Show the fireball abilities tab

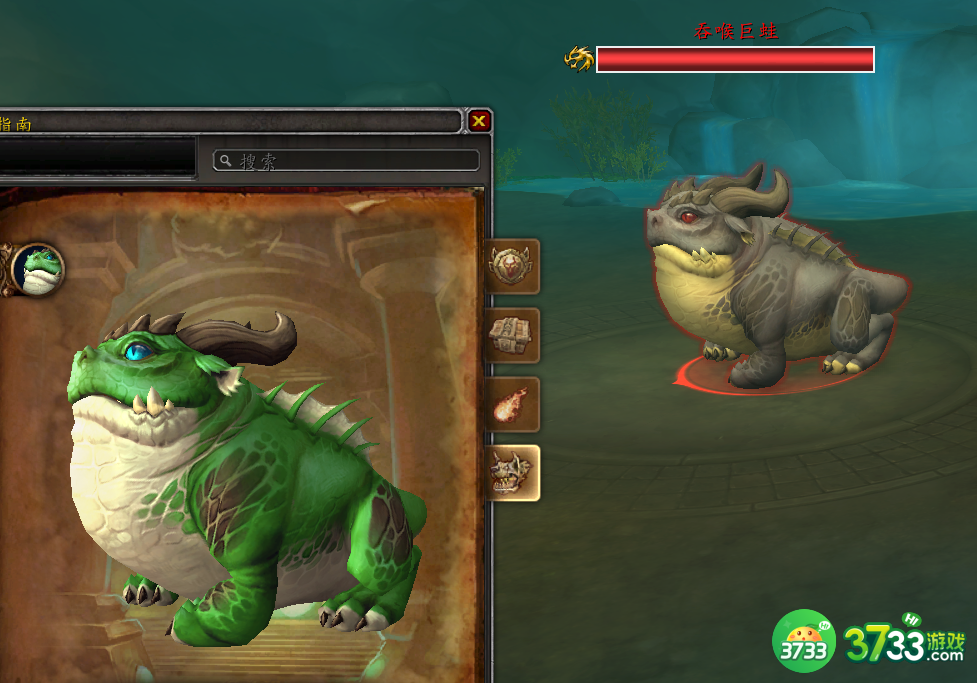(x=513, y=404)
